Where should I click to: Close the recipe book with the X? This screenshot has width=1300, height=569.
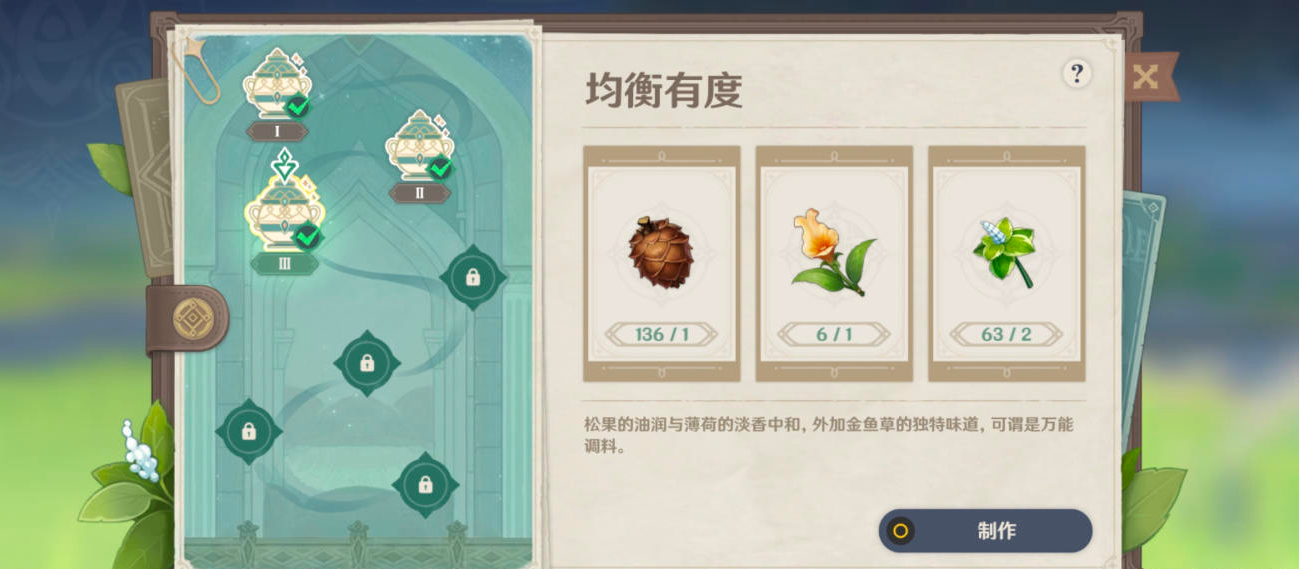(1146, 78)
